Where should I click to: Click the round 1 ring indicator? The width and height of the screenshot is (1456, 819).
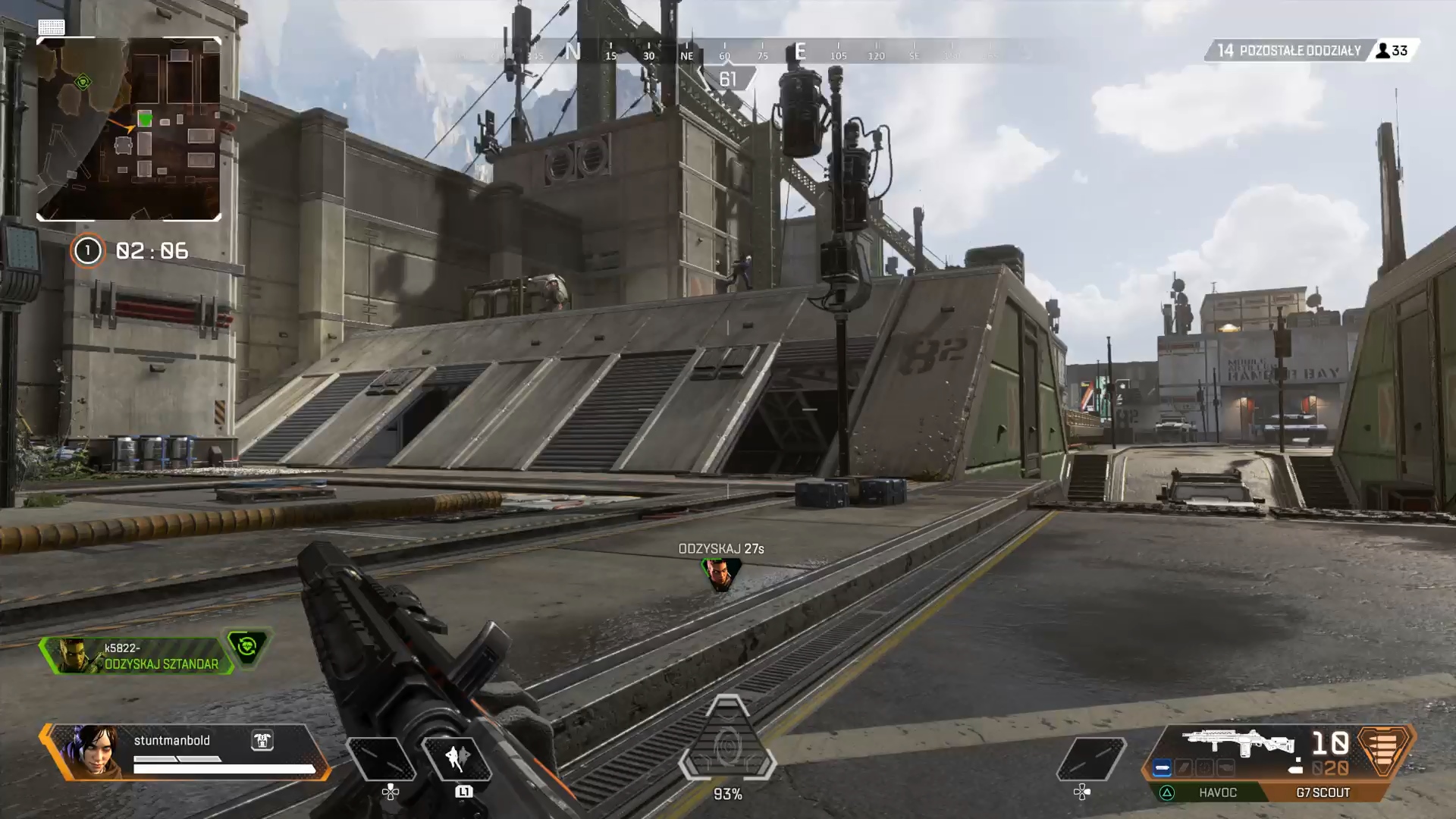(87, 251)
